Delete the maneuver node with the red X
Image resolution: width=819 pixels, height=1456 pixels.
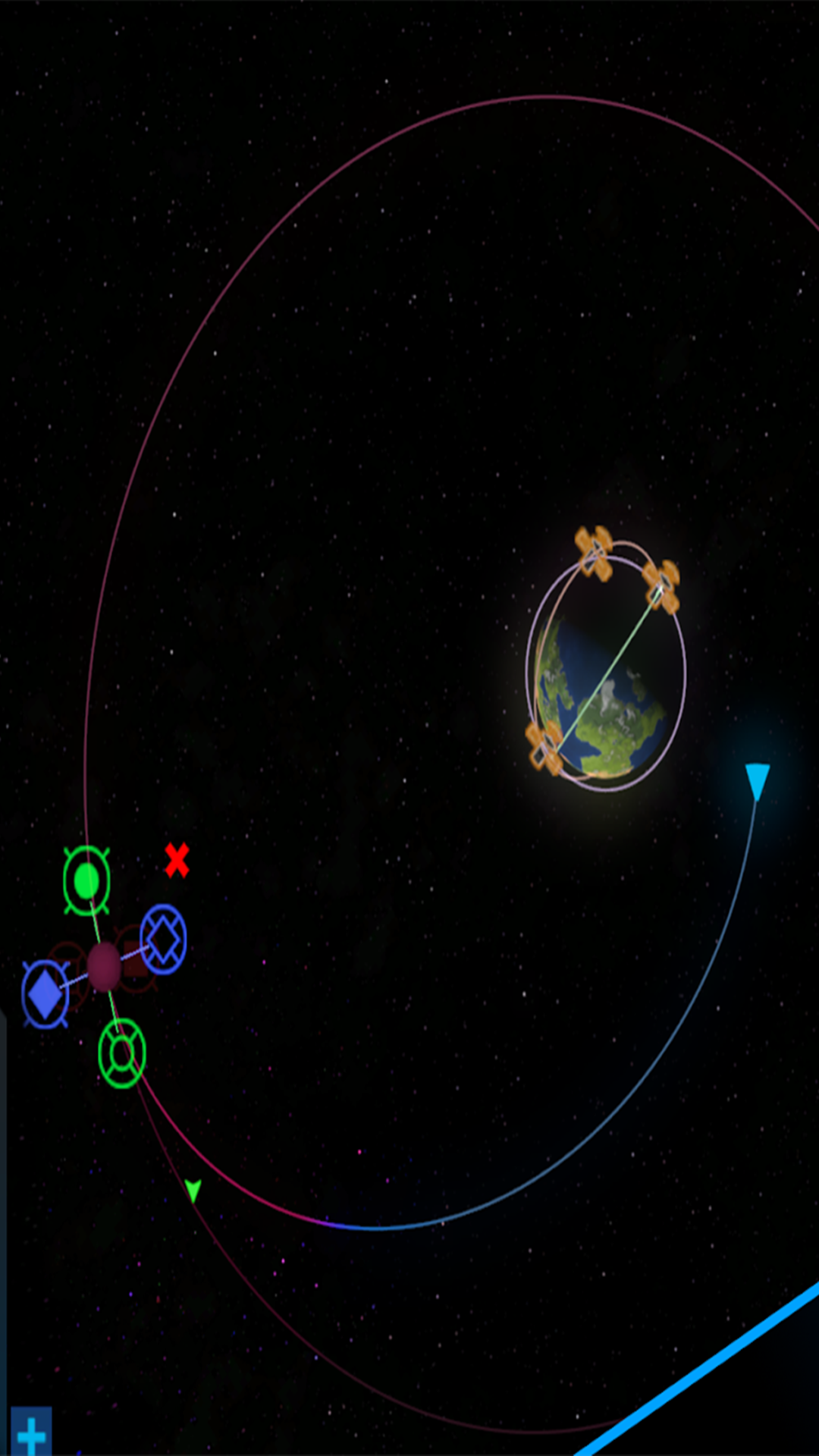tap(177, 860)
